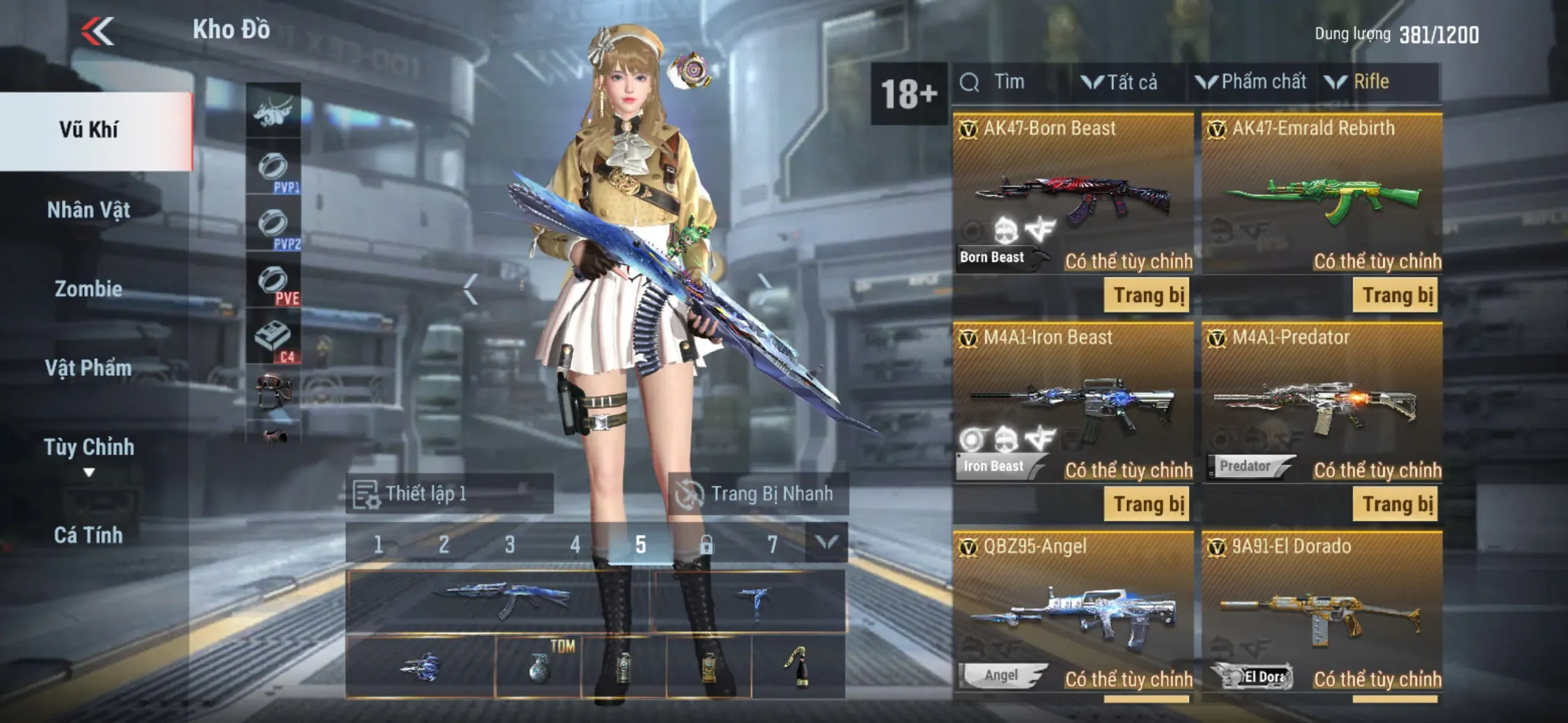Image resolution: width=1568 pixels, height=723 pixels.
Task: Open the Zombie category
Action: (89, 289)
